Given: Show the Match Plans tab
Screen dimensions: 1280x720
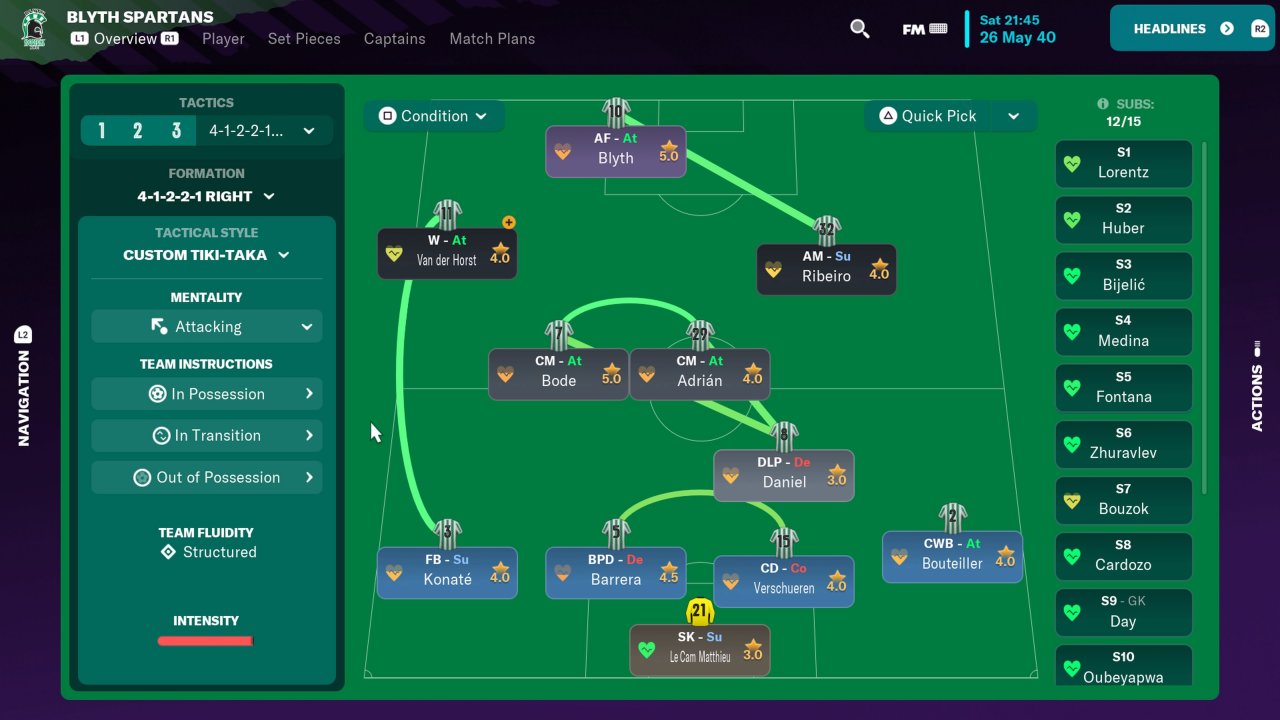Looking at the screenshot, I should click(x=492, y=39).
